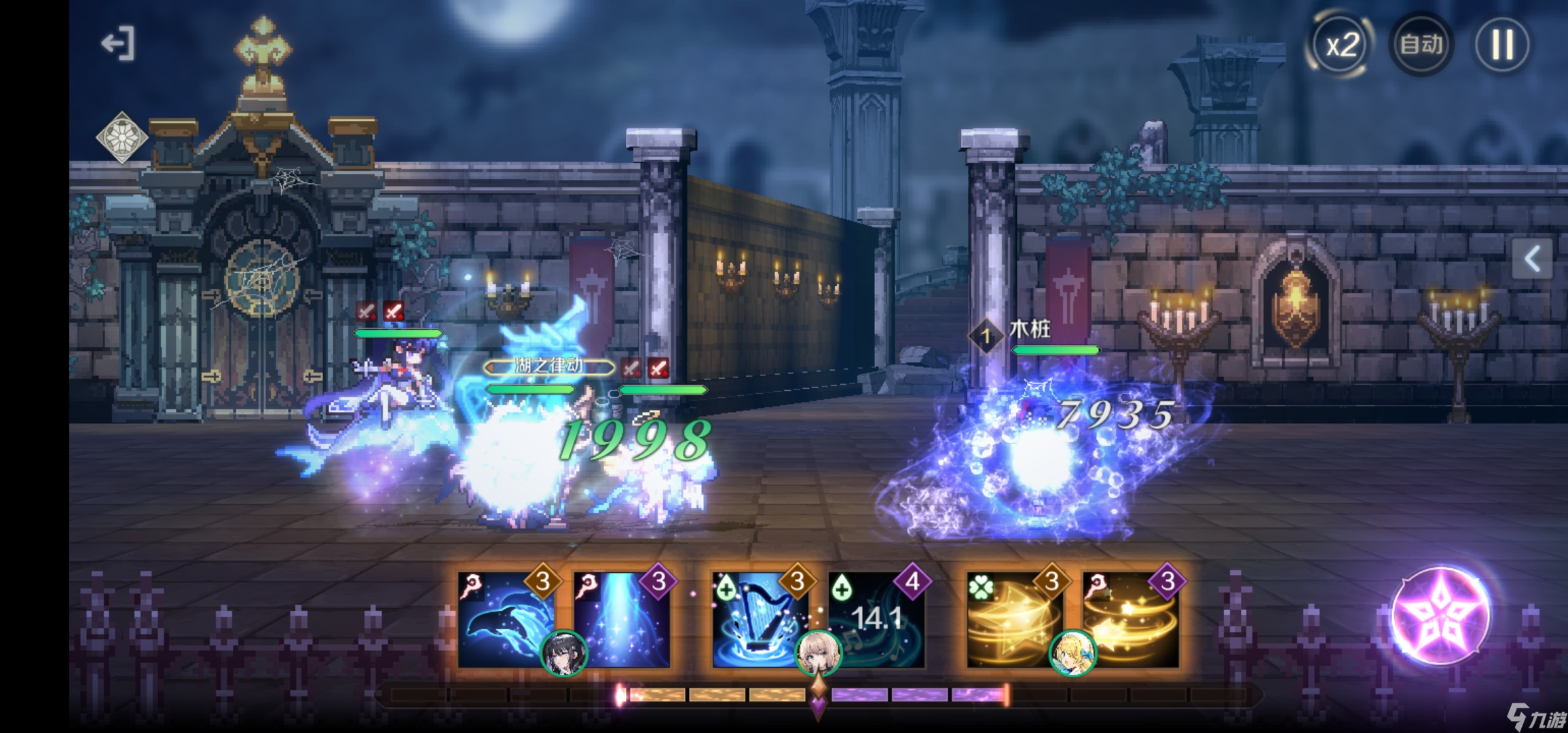Open the white flower emblem icon
This screenshot has width=1568, height=733.
point(122,138)
